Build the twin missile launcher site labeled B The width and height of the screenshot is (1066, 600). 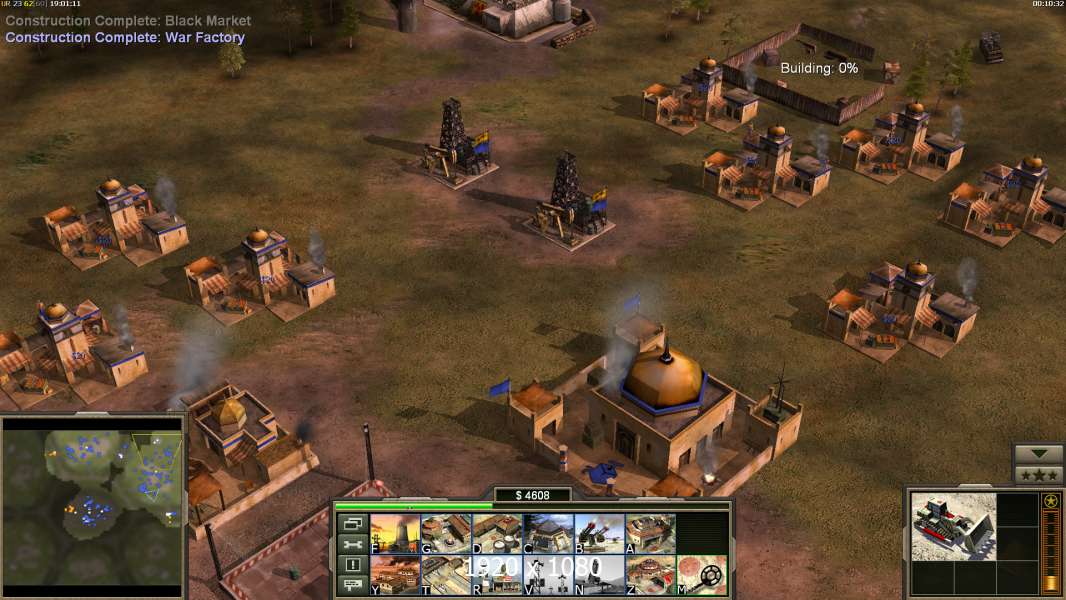coord(599,533)
